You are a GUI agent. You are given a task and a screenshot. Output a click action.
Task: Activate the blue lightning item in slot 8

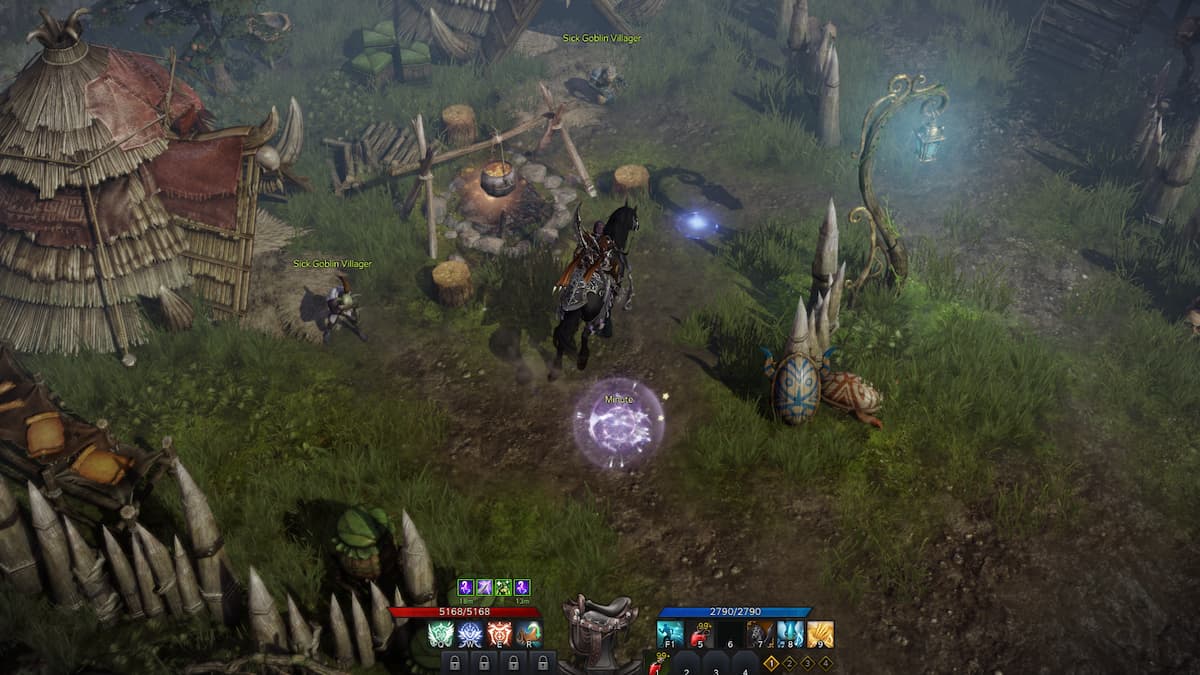pos(790,634)
